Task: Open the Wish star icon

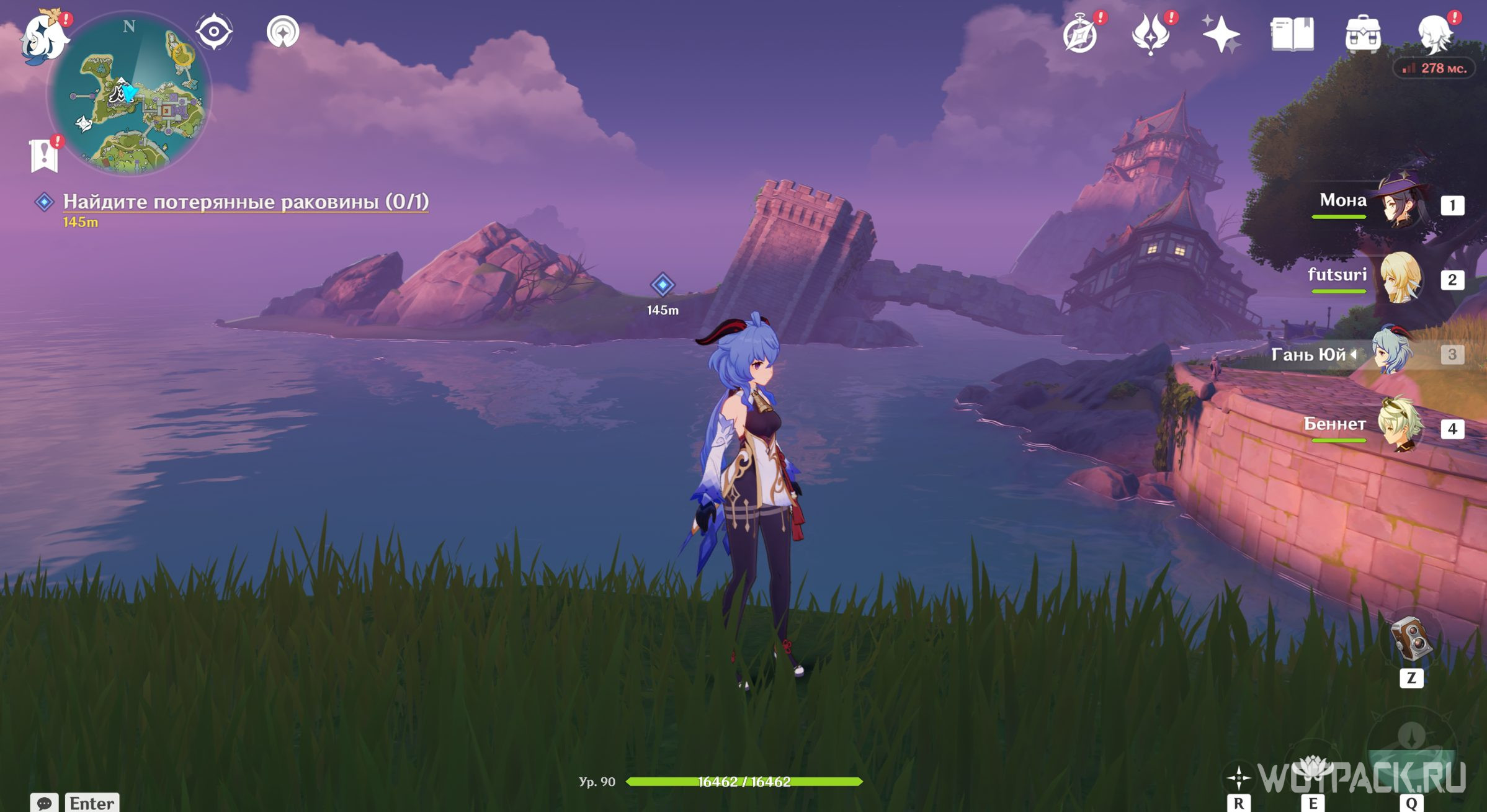Action: coord(1221,34)
